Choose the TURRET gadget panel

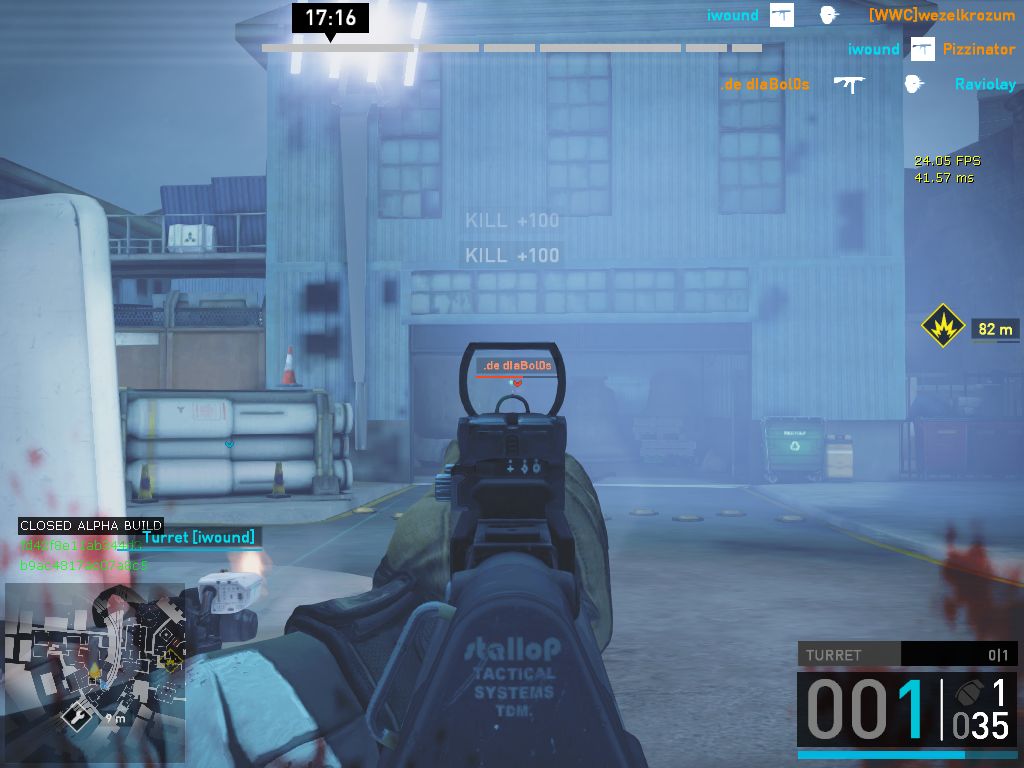pyautogui.click(x=907, y=655)
